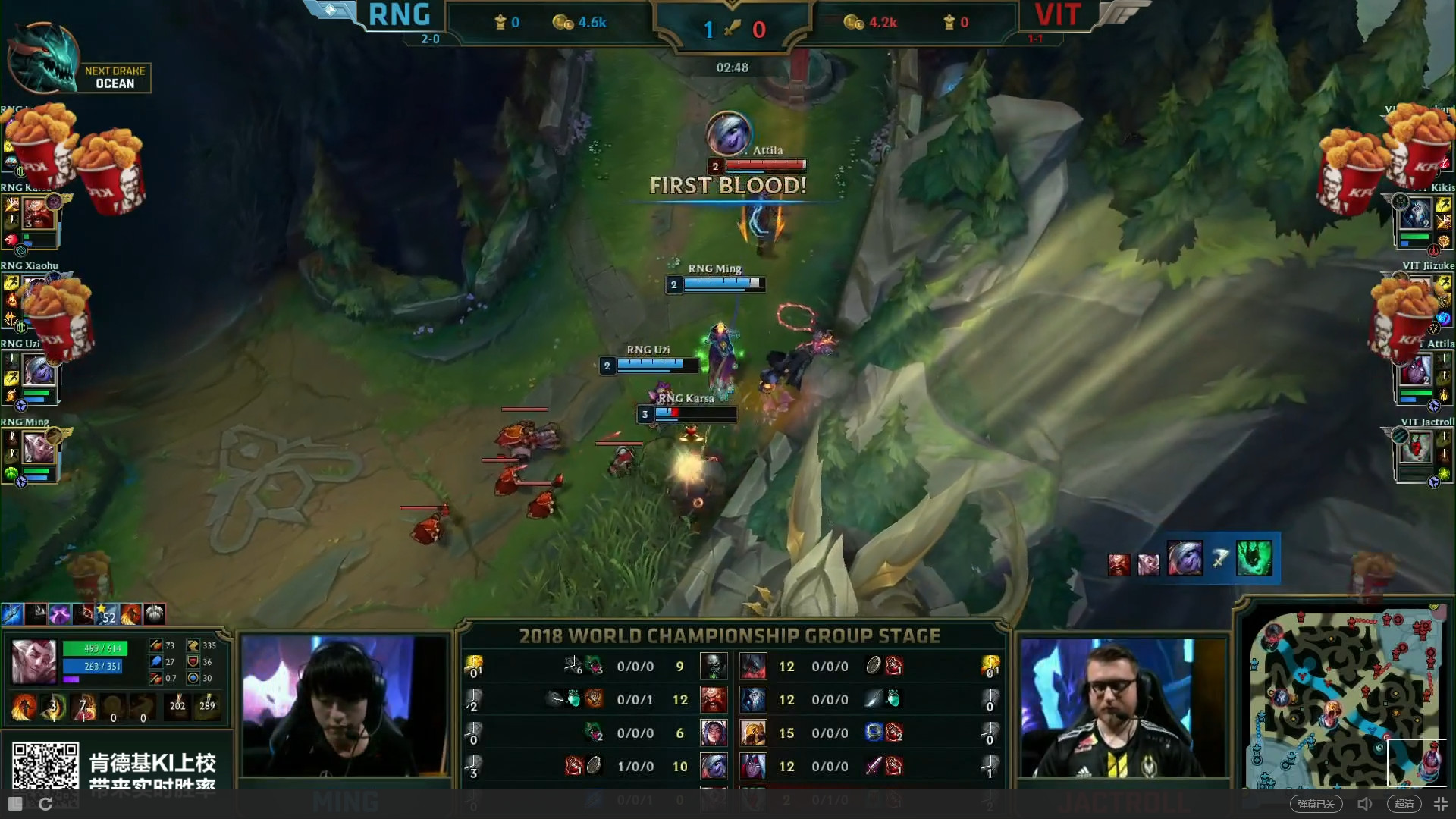Screen dimensions: 1456x819
Task: Expand the first blood kill callout banner
Action: [728, 184]
